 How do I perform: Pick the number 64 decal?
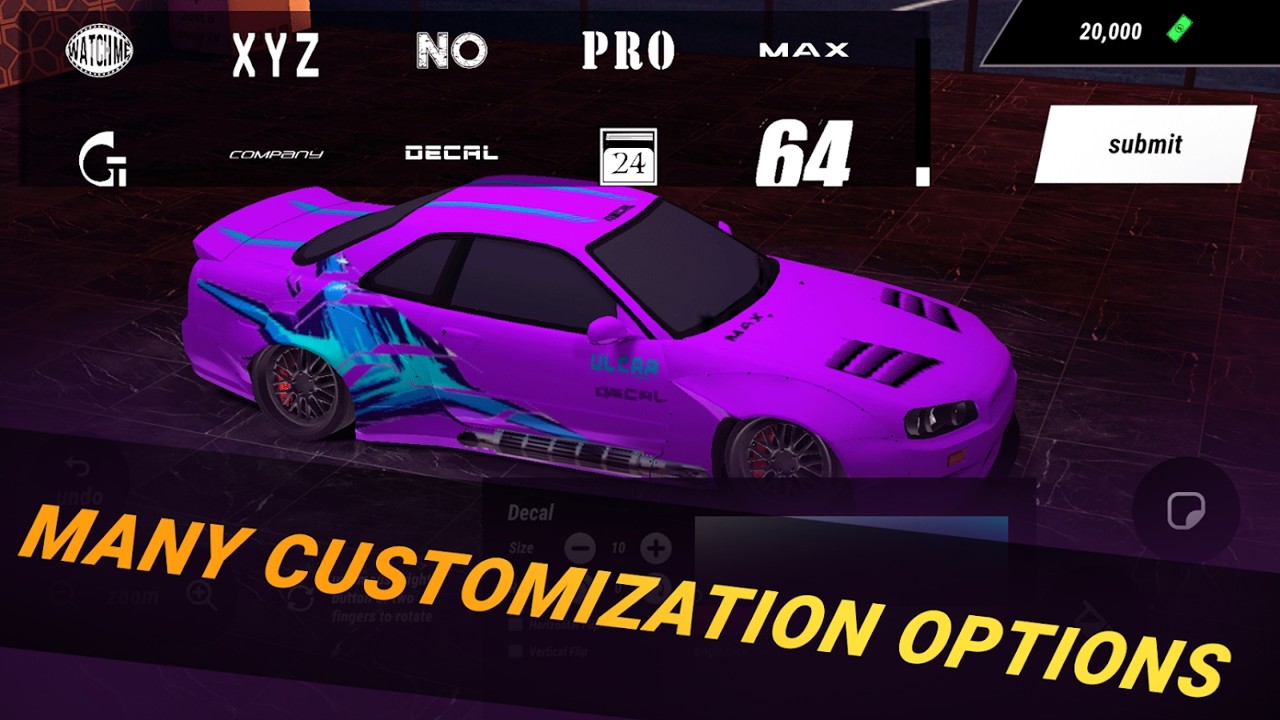(804, 155)
